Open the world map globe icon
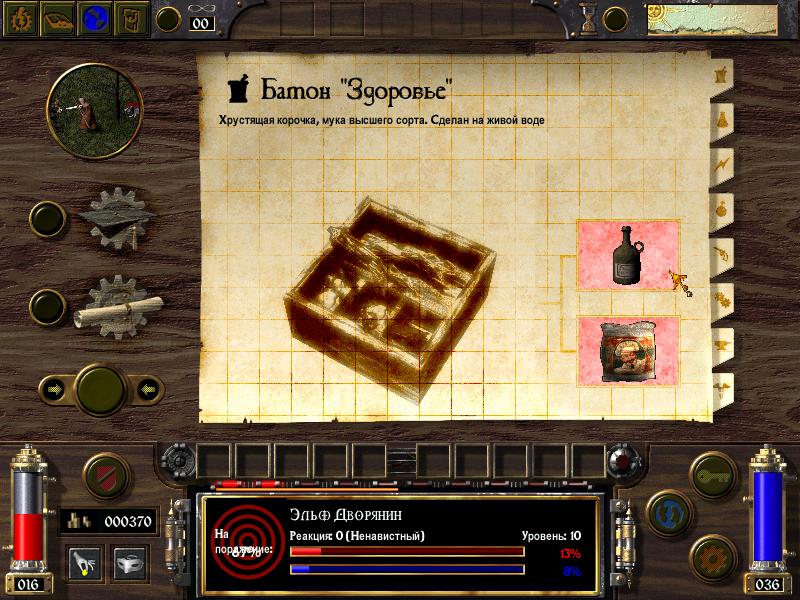The width and height of the screenshot is (800, 600). tap(94, 17)
